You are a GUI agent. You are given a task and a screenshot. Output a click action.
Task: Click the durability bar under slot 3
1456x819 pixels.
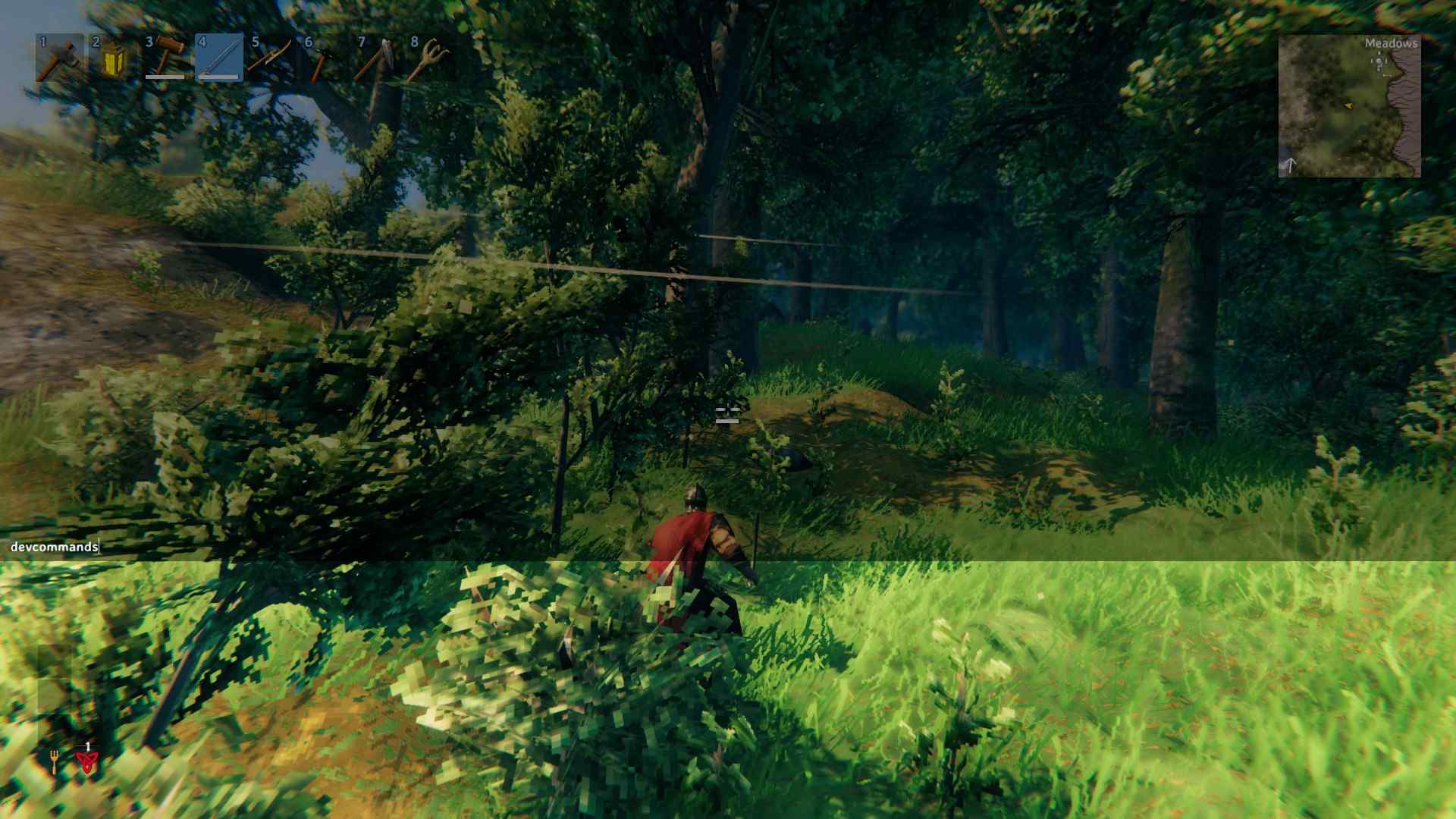pos(165,76)
